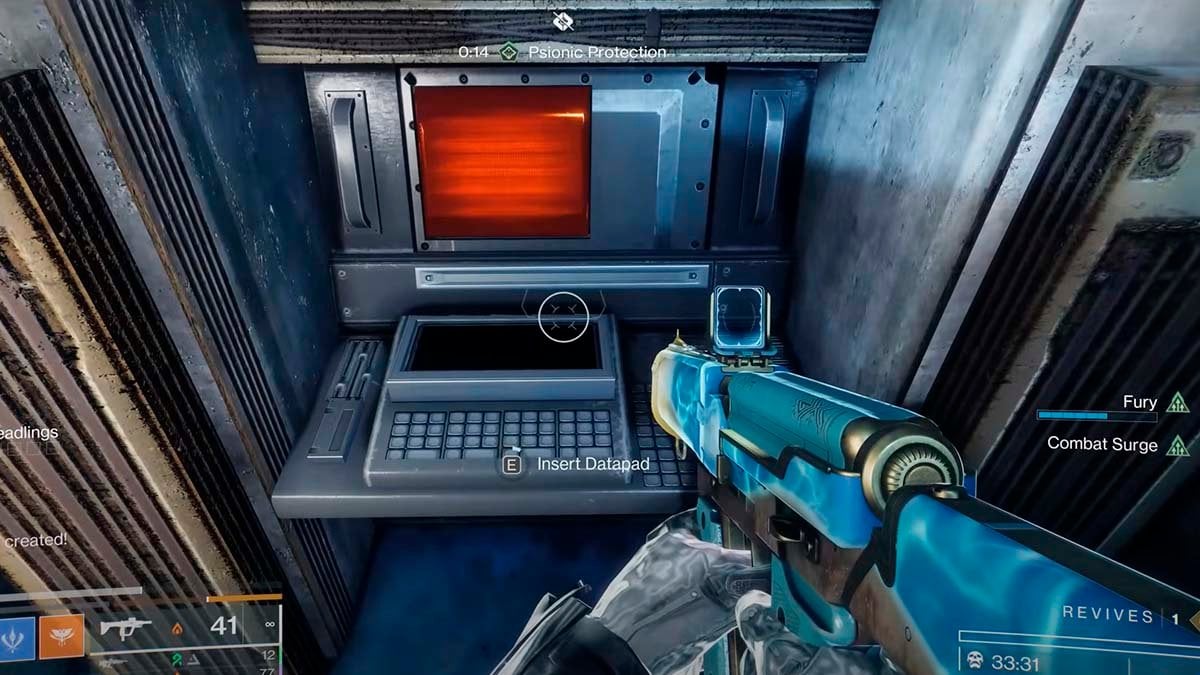This screenshot has width=1200, height=675.
Task: Activate the orange winged ability icon
Action: pyautogui.click(x=61, y=636)
